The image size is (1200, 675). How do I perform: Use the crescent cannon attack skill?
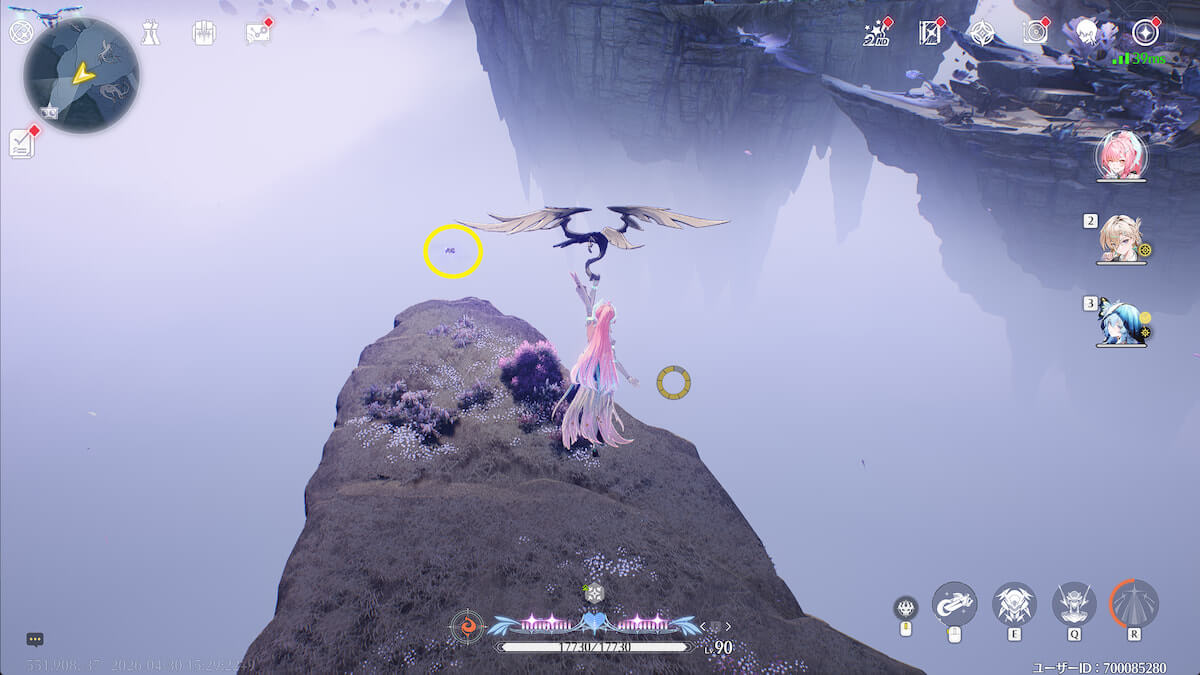[x=954, y=603]
